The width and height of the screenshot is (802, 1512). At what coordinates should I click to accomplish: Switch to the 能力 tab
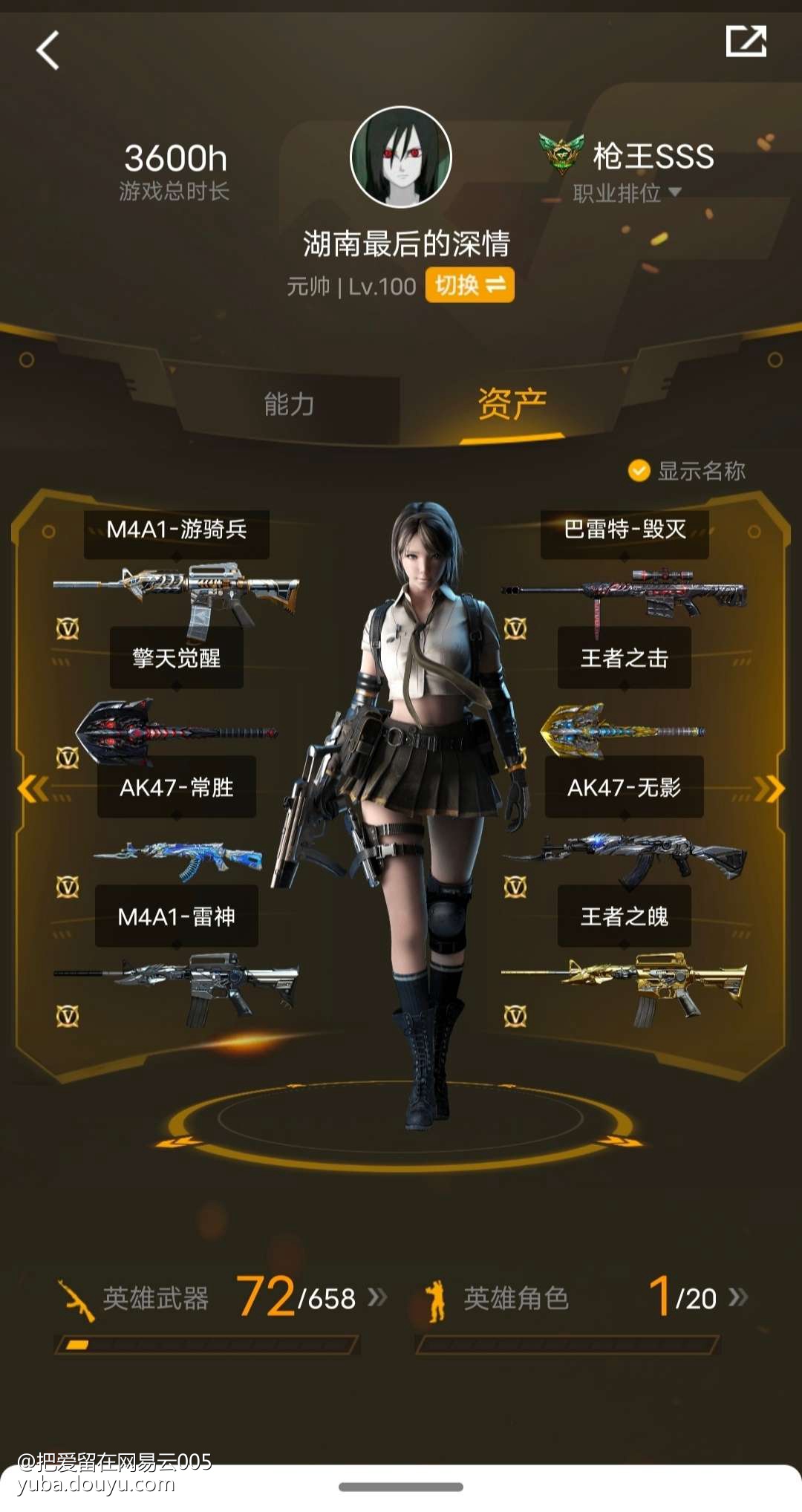click(x=290, y=405)
